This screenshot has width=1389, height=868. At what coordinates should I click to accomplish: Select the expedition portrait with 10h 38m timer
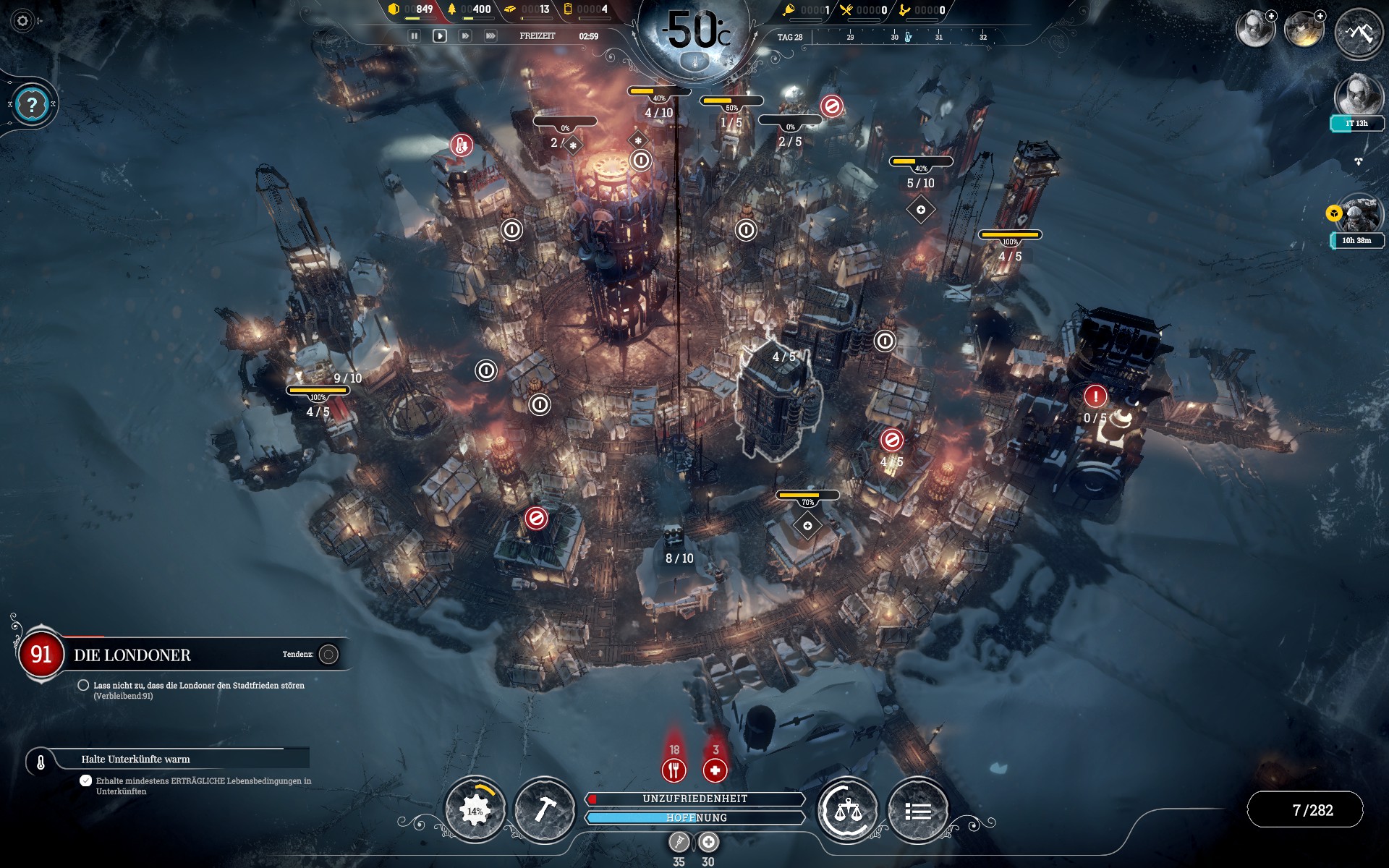[1359, 213]
